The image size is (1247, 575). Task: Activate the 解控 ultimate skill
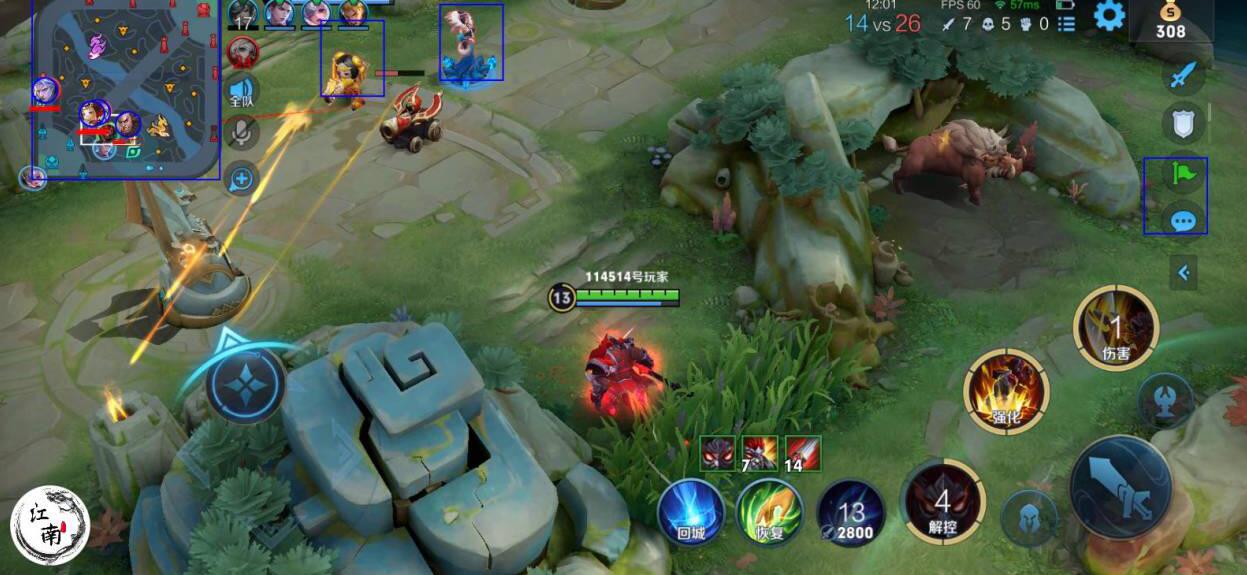[942, 502]
